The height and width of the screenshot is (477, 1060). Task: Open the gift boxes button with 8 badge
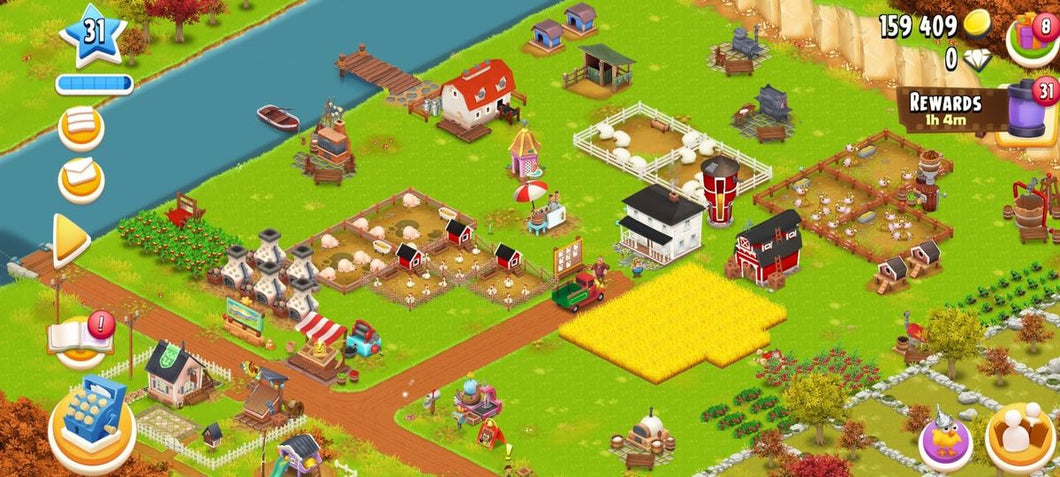point(1036,32)
